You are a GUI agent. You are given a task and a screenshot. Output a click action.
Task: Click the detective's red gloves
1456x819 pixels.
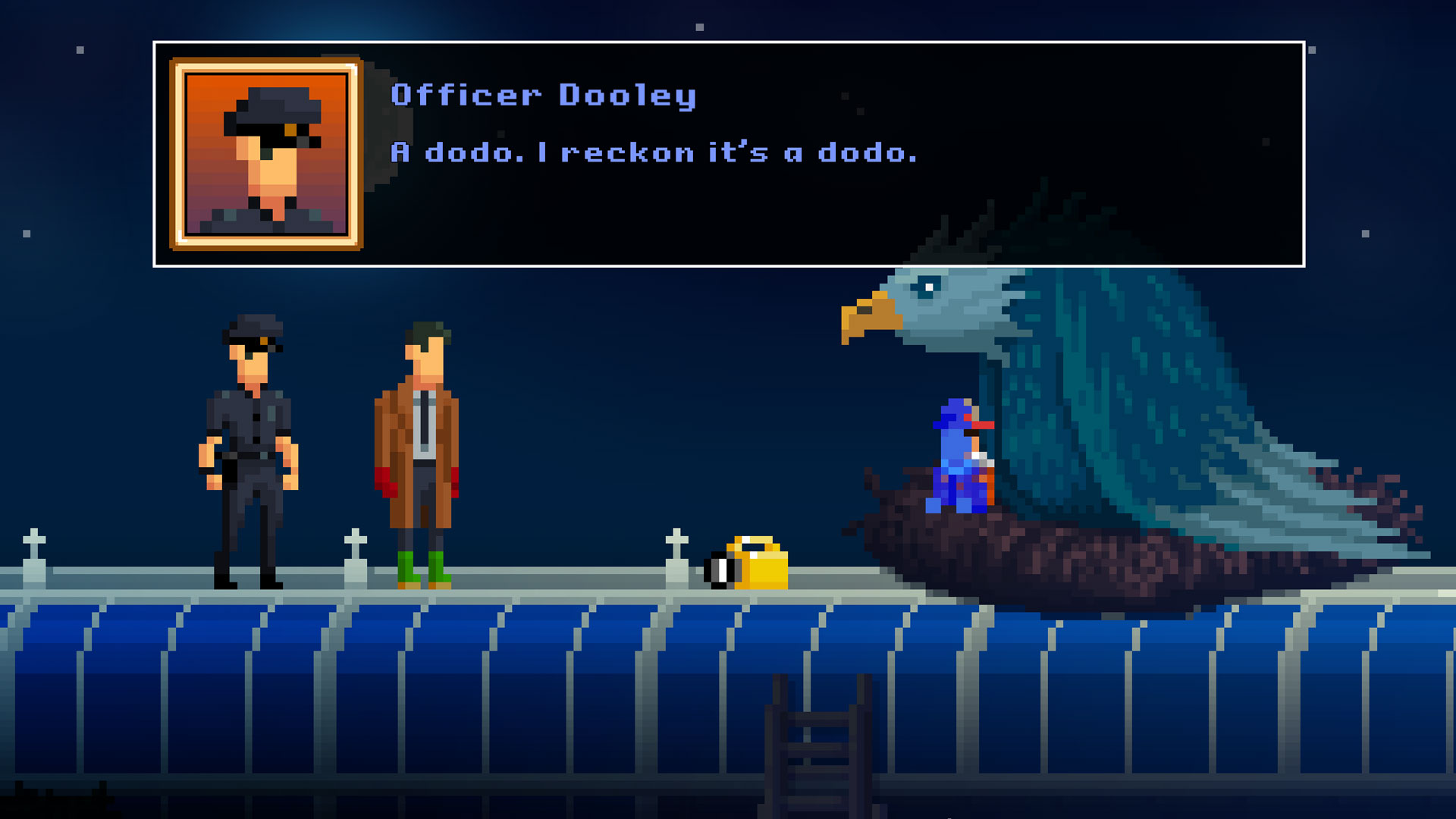tap(387, 479)
